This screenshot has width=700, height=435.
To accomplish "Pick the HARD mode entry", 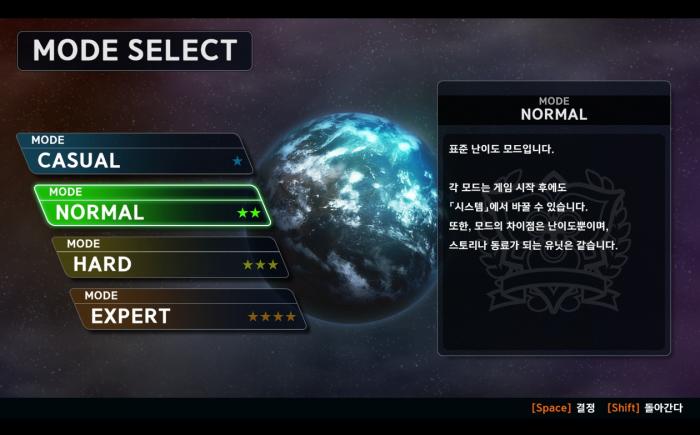I will (171, 260).
